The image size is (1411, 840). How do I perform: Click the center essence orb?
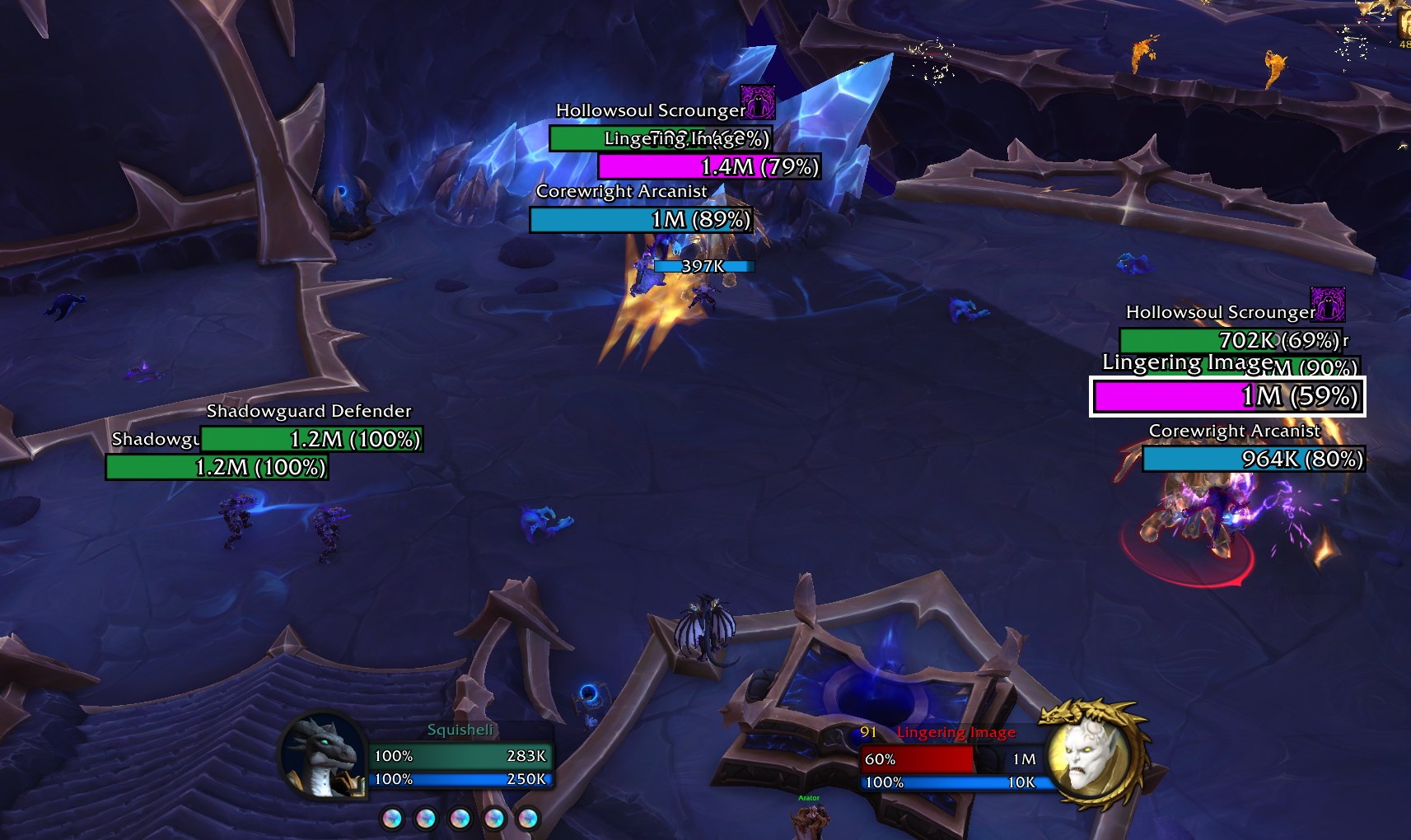pyautogui.click(x=460, y=819)
